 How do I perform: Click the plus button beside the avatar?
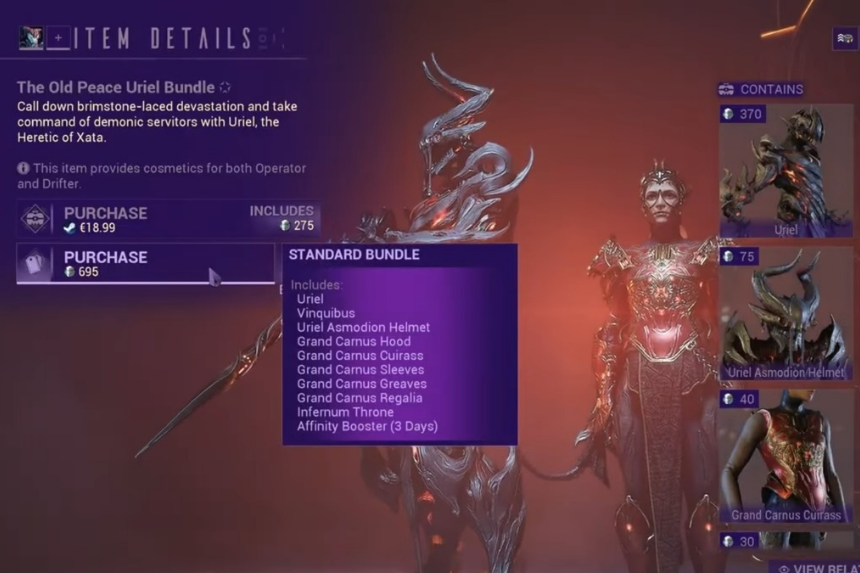(59, 39)
